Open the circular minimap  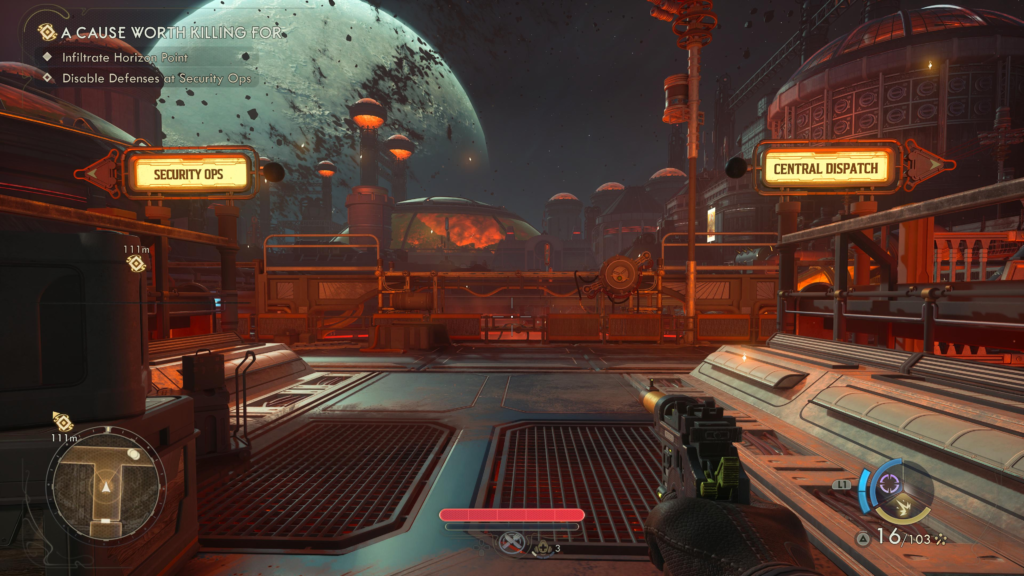[105, 485]
